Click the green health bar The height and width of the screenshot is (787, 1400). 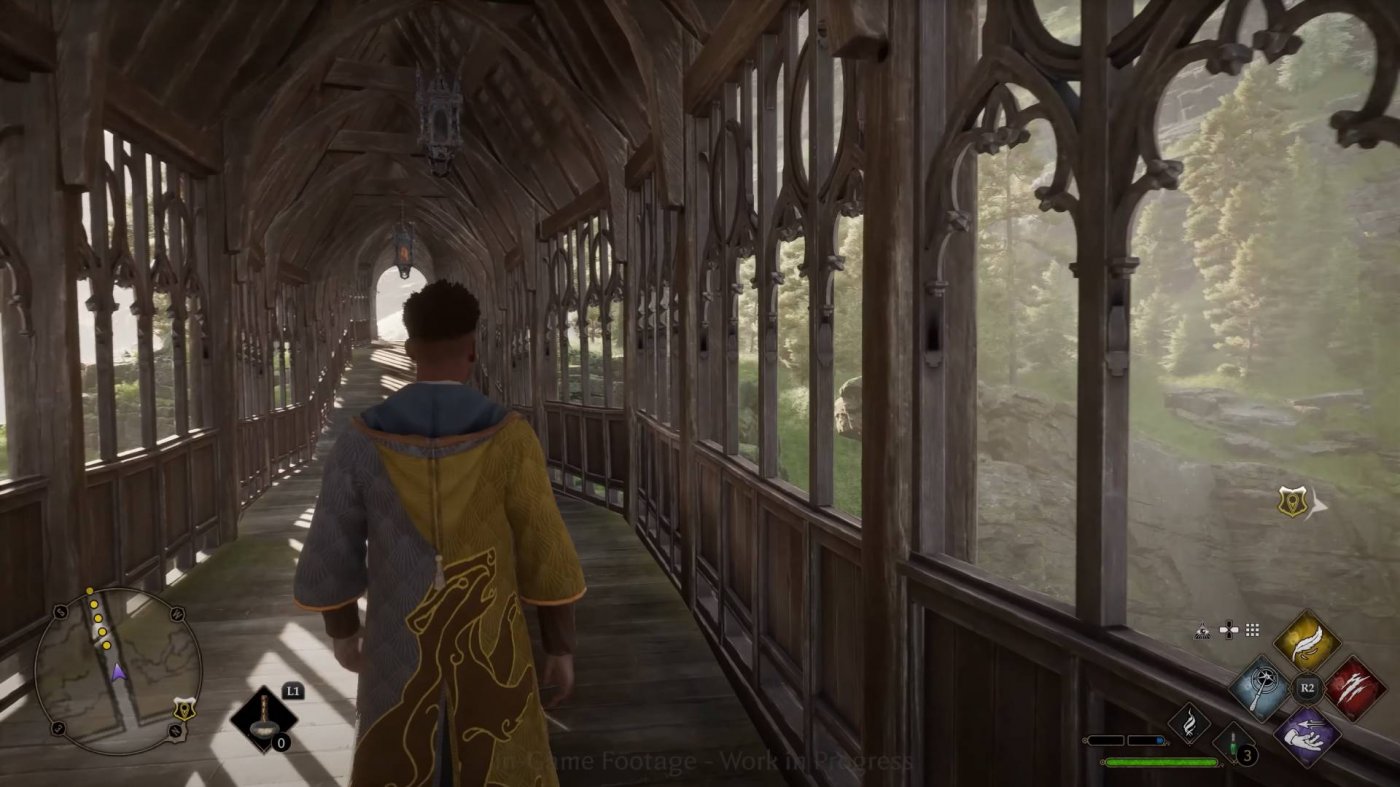pyautogui.click(x=1161, y=763)
